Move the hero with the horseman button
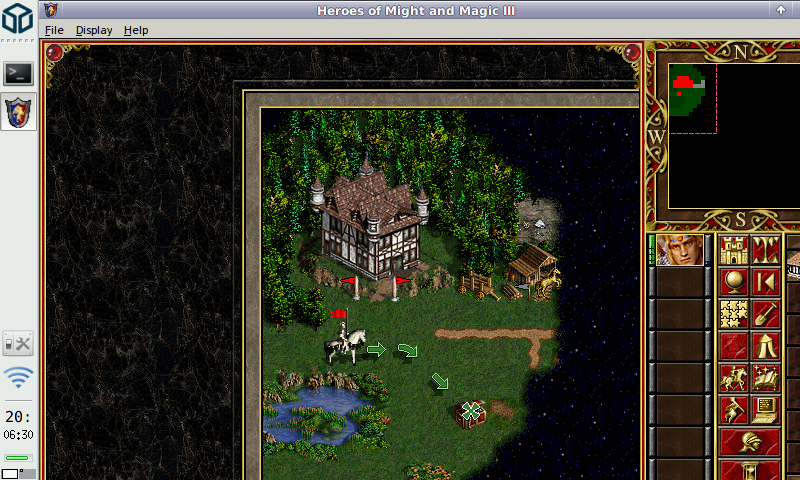Screen dimensions: 800x480 pyautogui.click(x=735, y=378)
